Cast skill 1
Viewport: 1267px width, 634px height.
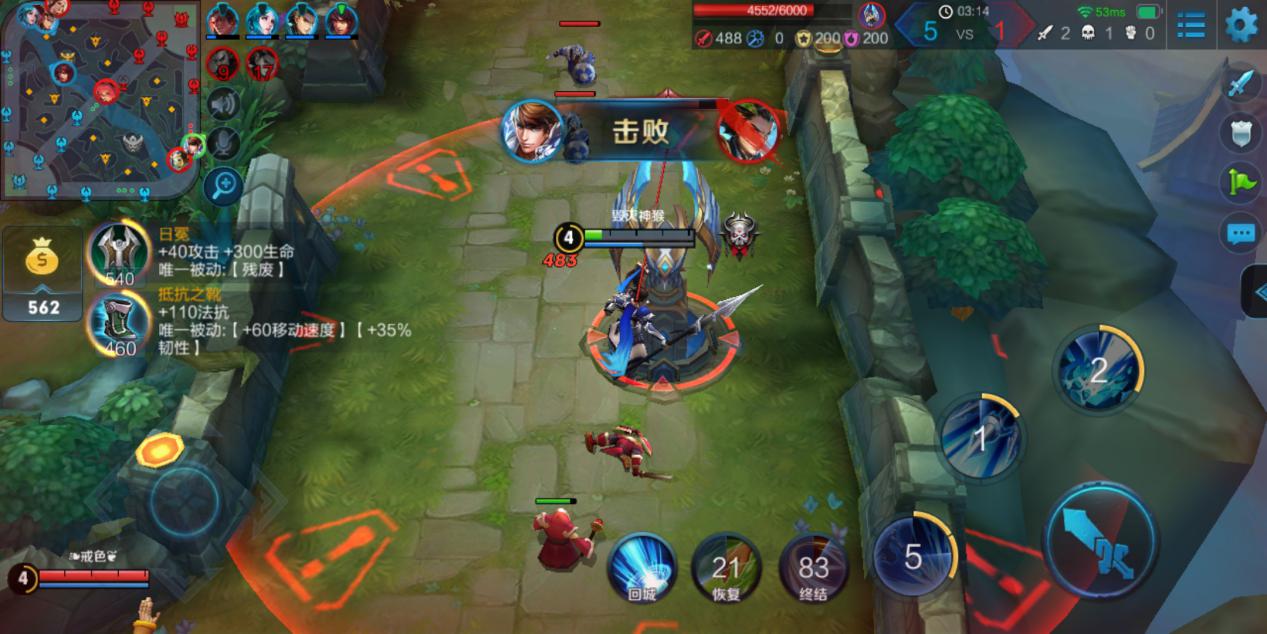(981, 438)
